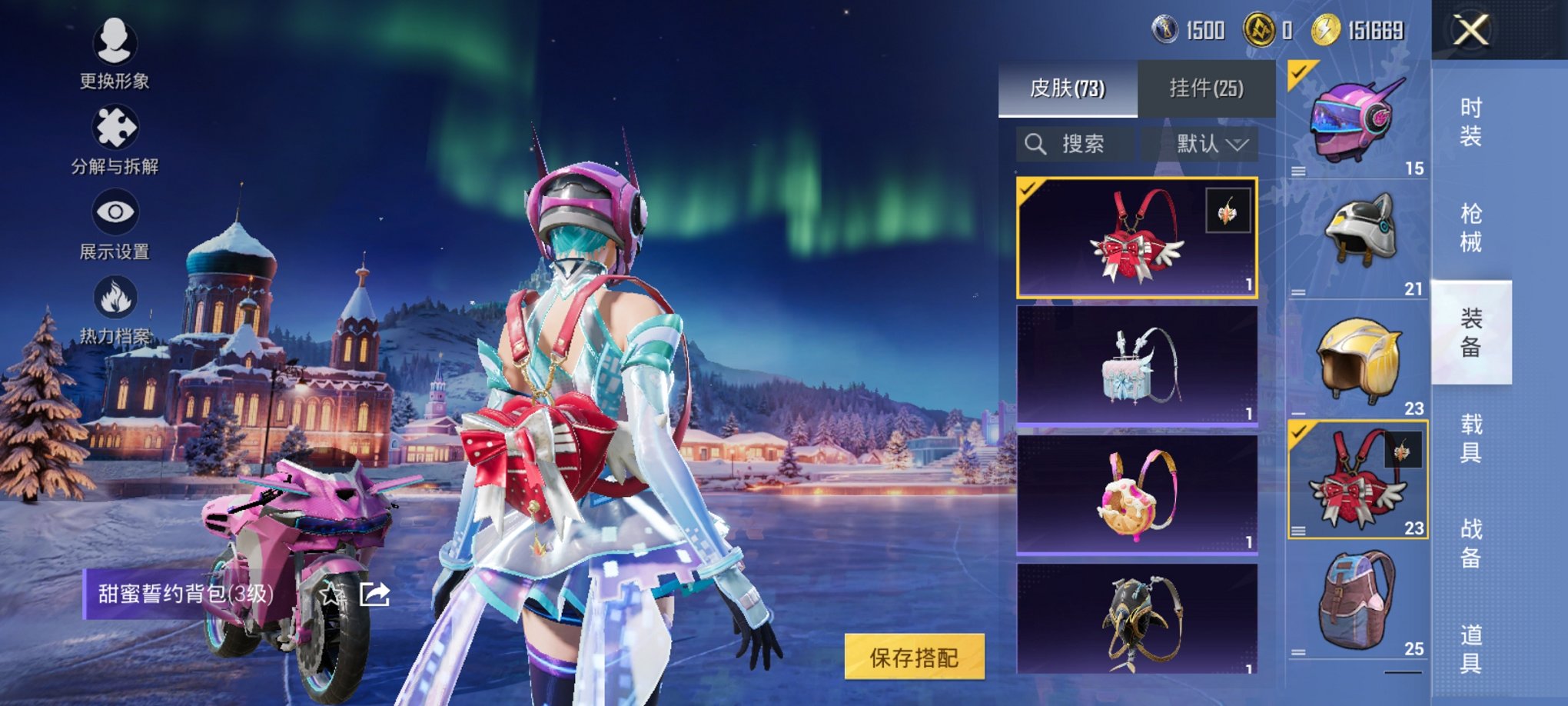
Task: Click the 搜索 search field
Action: click(x=1075, y=144)
